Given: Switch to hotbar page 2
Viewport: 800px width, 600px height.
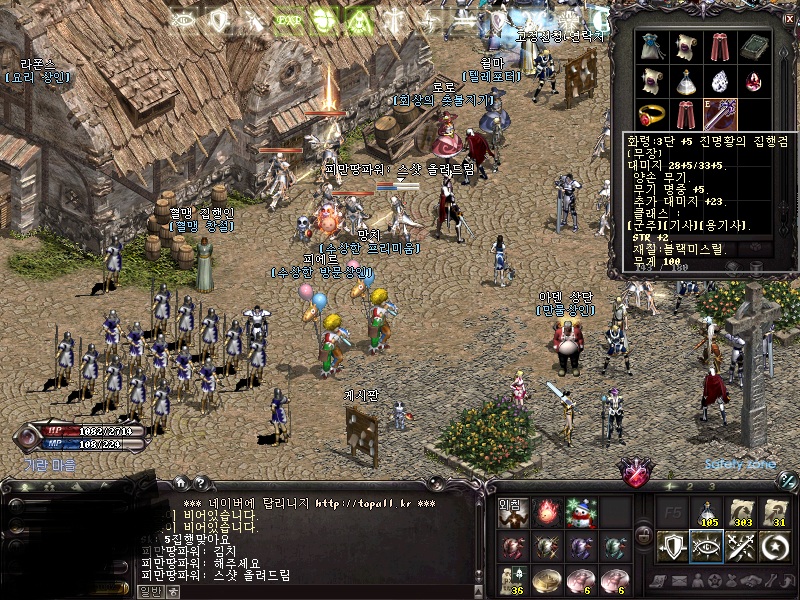Looking at the screenshot, I should pos(688,487).
